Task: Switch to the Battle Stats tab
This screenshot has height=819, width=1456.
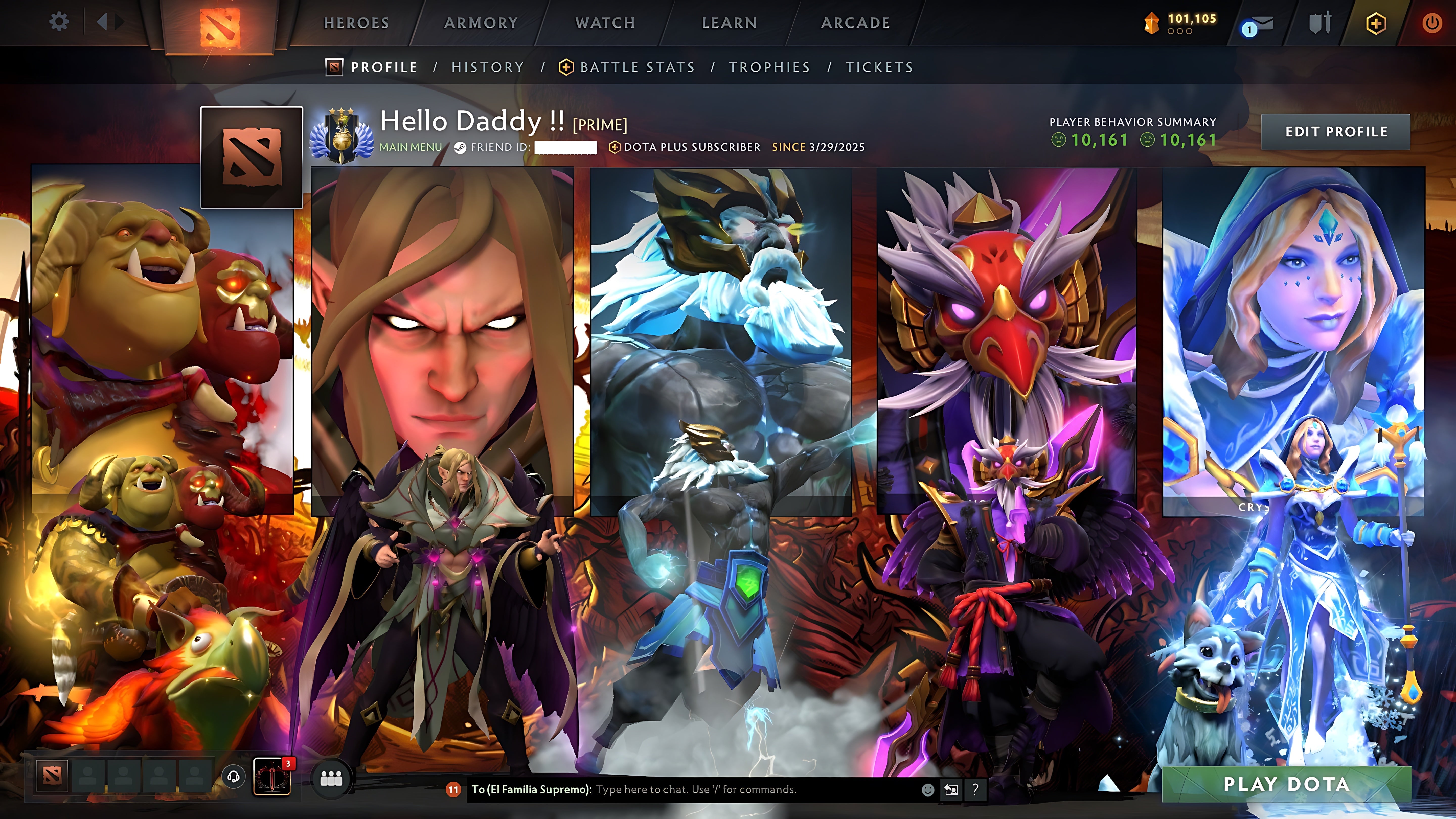Action: (x=637, y=67)
